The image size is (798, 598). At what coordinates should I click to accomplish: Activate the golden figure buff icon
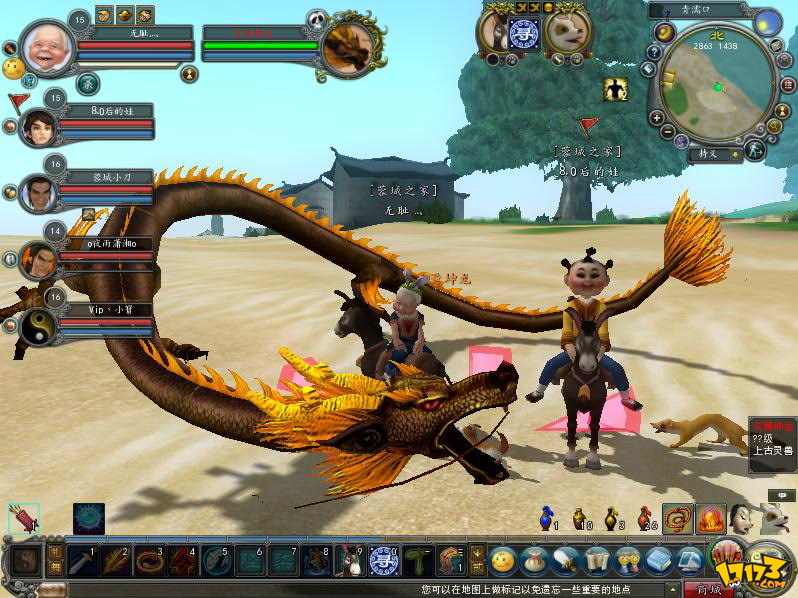[613, 89]
